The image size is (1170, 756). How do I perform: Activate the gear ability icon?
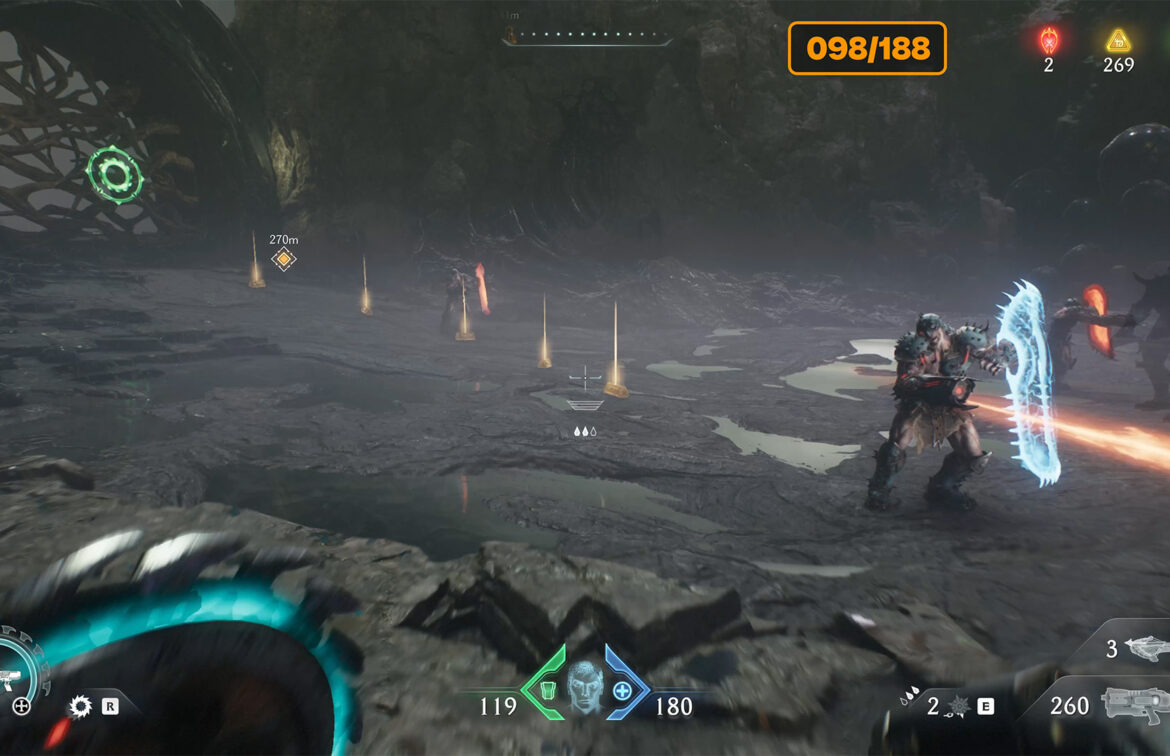[x=80, y=706]
